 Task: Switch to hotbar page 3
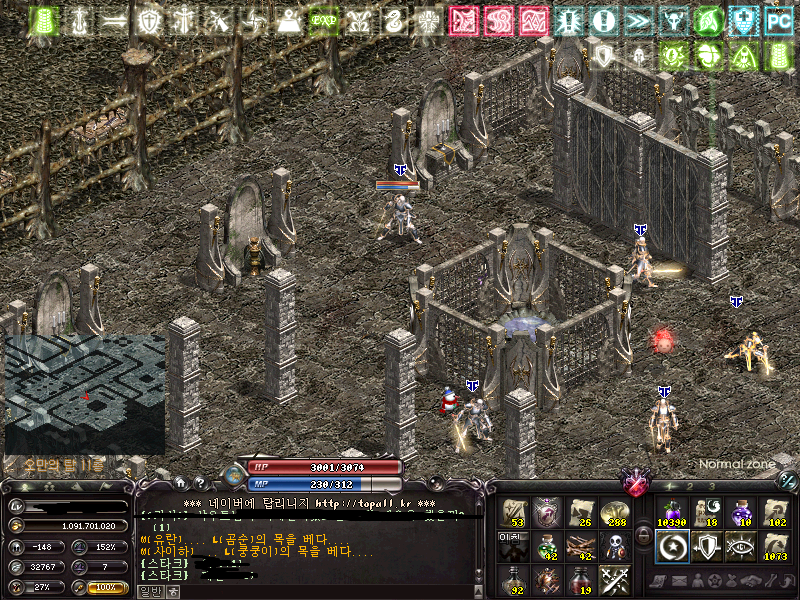[711, 486]
